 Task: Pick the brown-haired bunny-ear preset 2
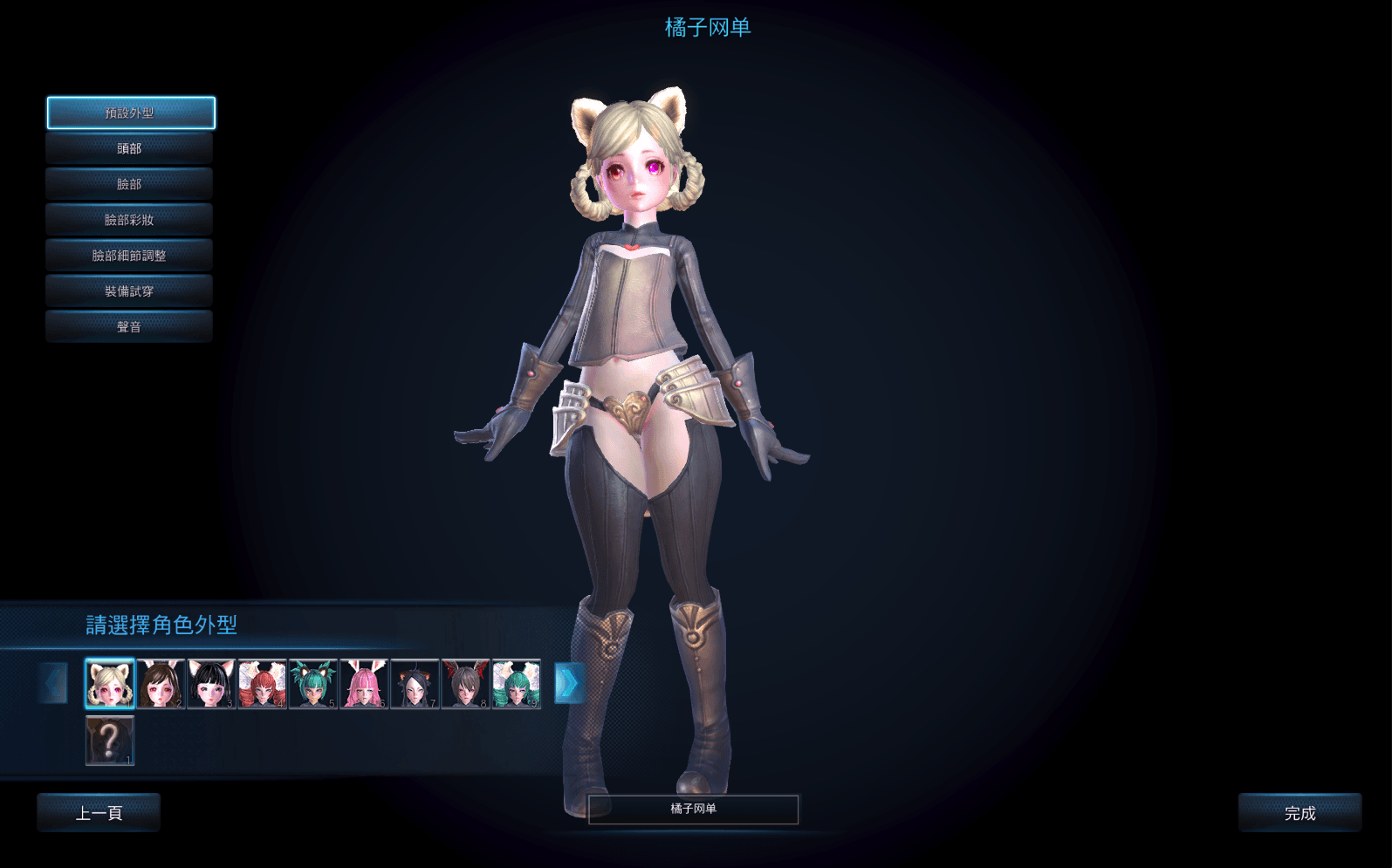(x=161, y=683)
